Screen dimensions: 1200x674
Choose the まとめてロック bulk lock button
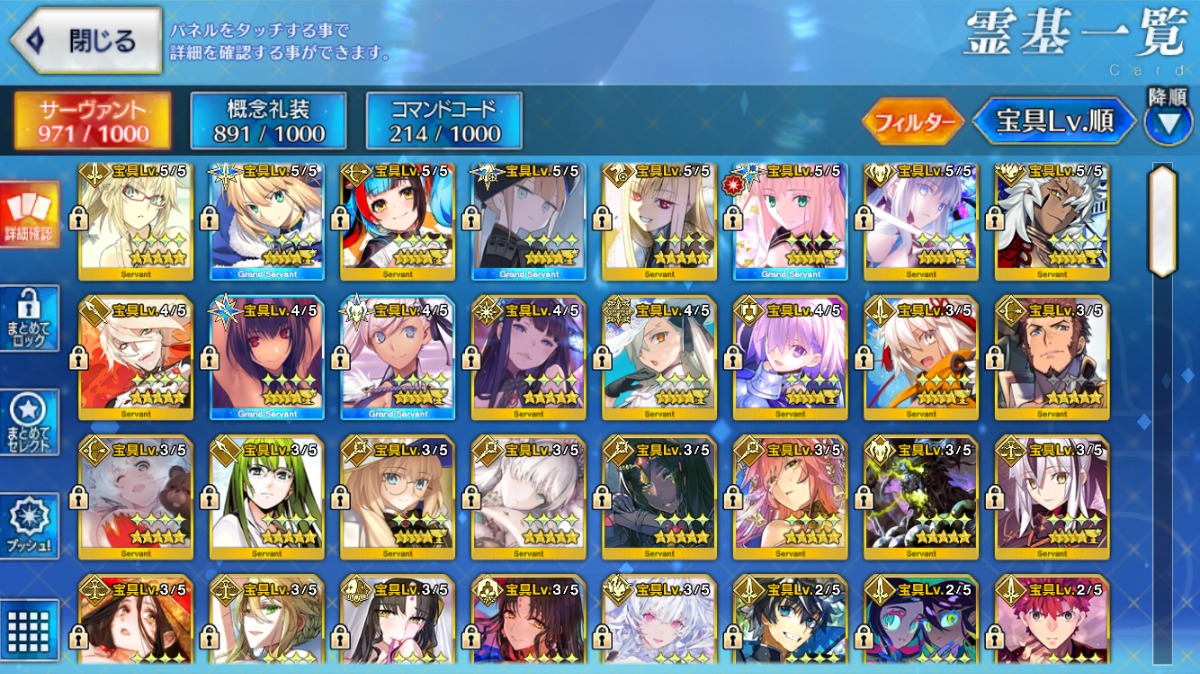point(29,318)
